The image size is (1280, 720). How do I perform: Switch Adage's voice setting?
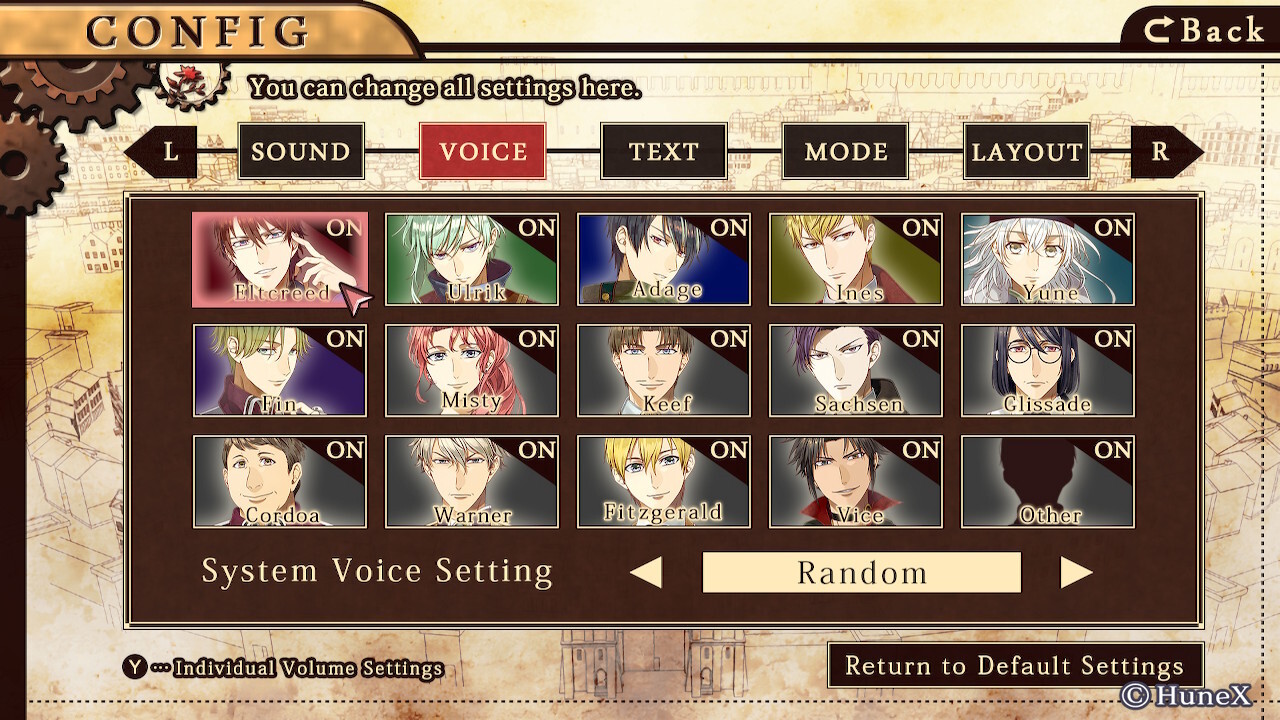pos(664,259)
